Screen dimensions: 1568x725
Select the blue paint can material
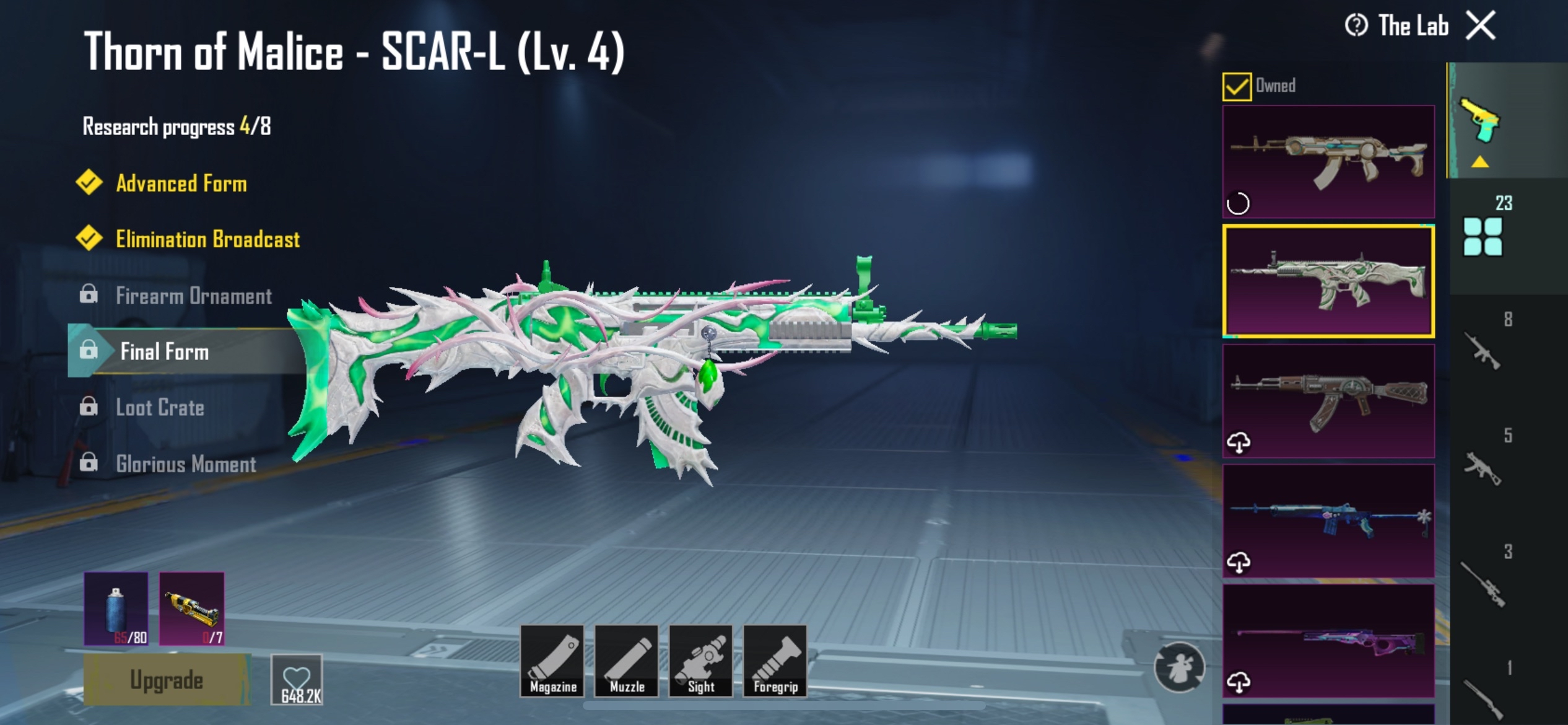(116, 608)
